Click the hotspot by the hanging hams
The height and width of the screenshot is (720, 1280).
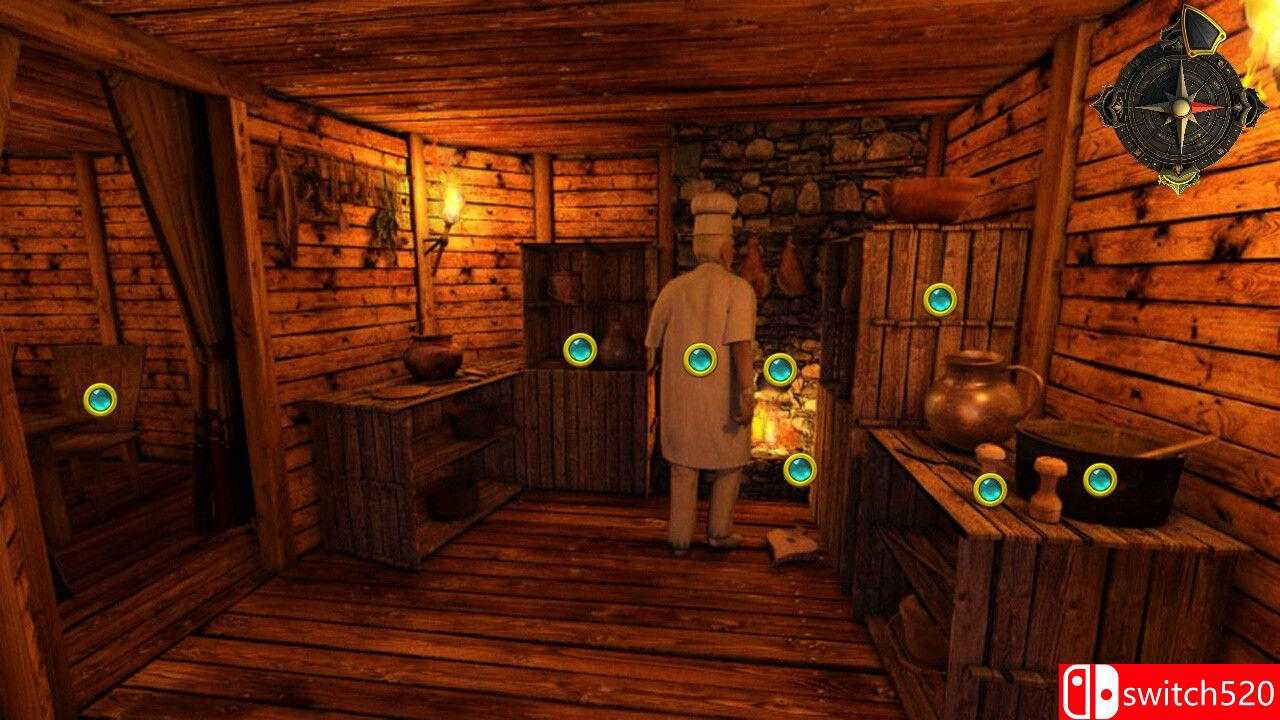(779, 368)
